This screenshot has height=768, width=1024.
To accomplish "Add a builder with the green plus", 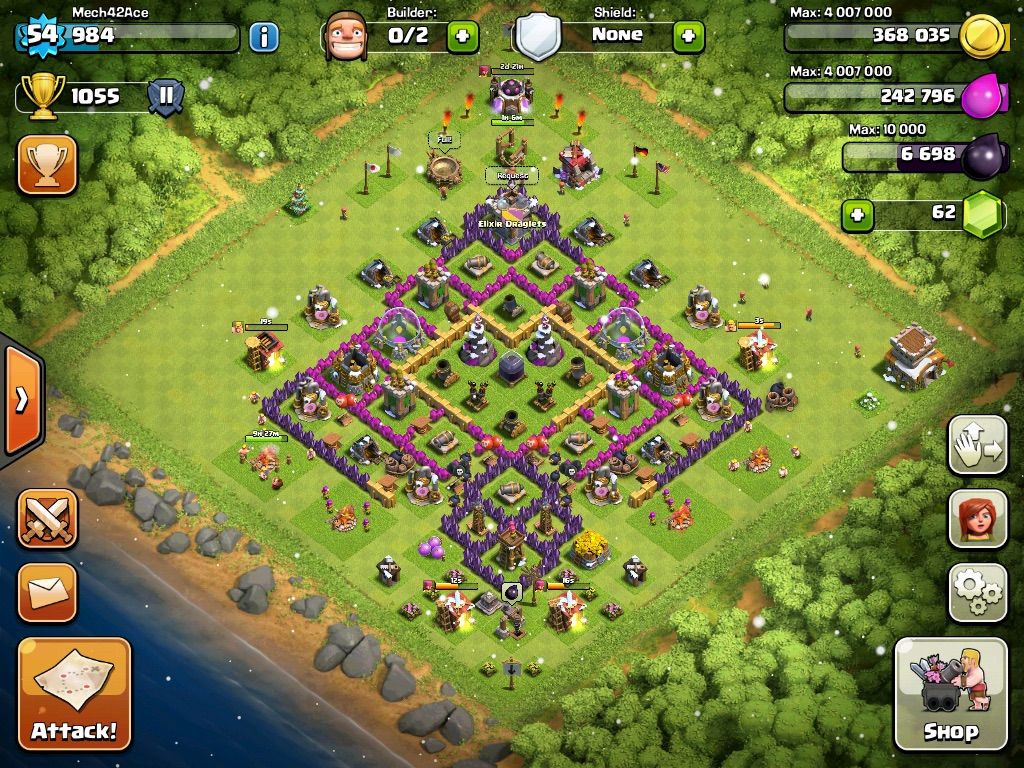I will click(462, 37).
